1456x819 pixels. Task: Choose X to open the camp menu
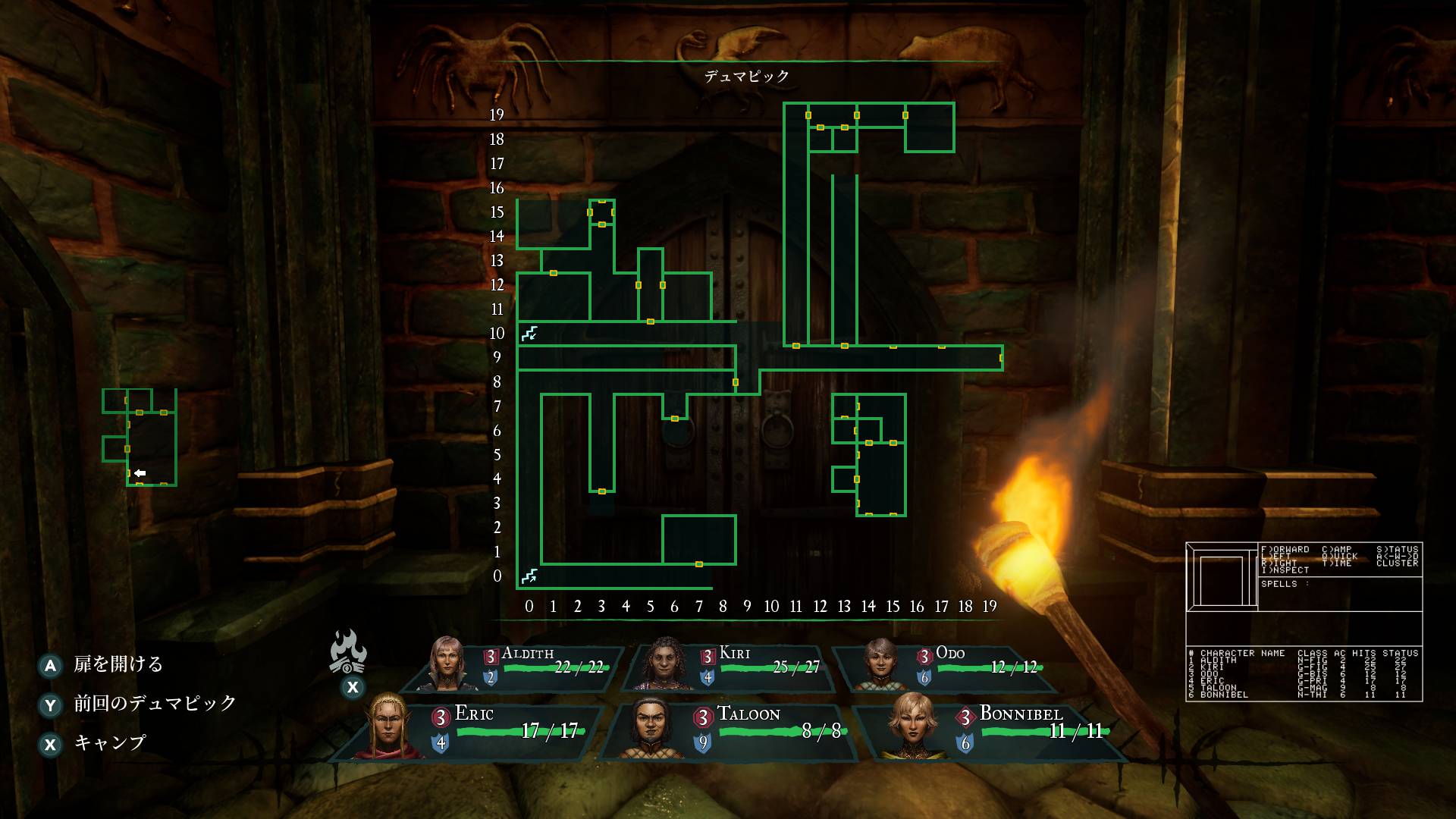[x=51, y=745]
